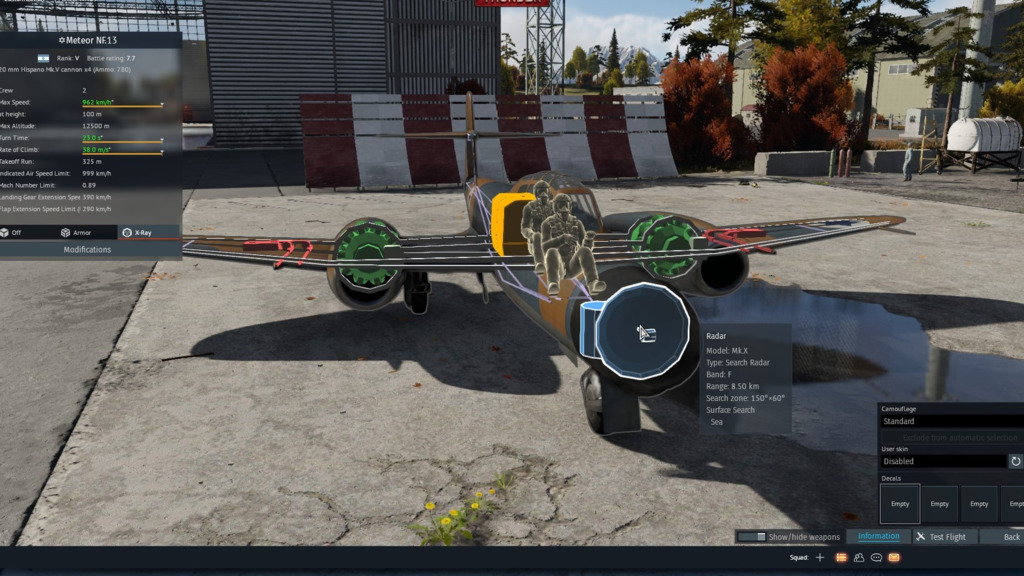Open the Information tab

point(879,537)
